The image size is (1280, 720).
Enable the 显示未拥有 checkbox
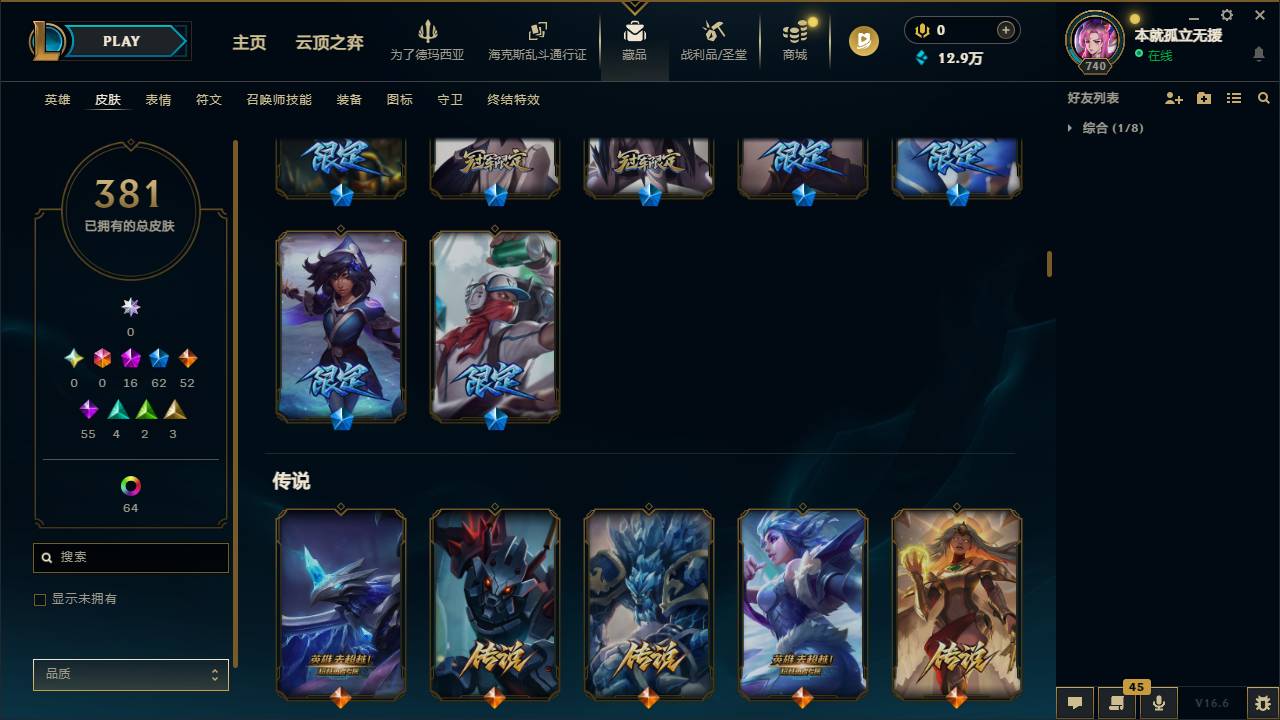pos(40,599)
